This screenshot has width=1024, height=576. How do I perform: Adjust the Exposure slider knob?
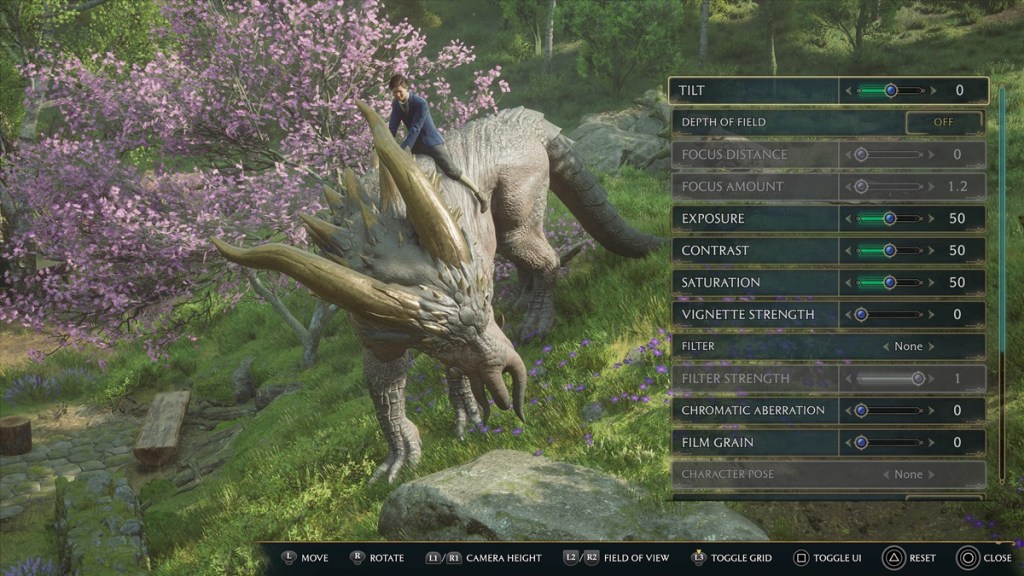click(x=890, y=218)
